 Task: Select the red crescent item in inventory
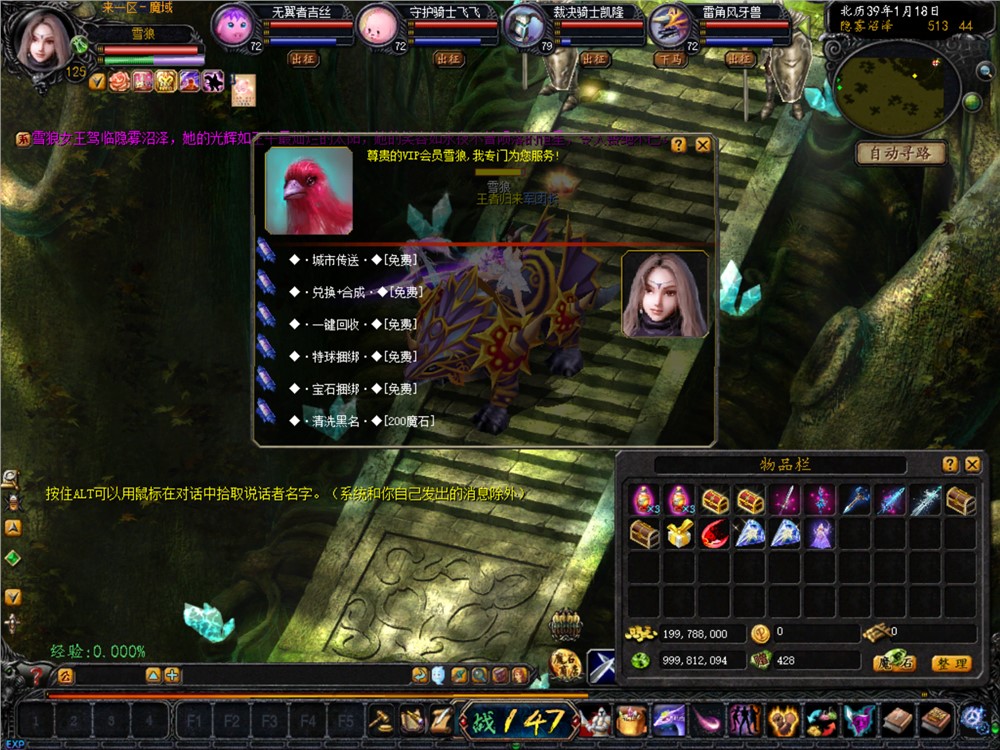(714, 534)
